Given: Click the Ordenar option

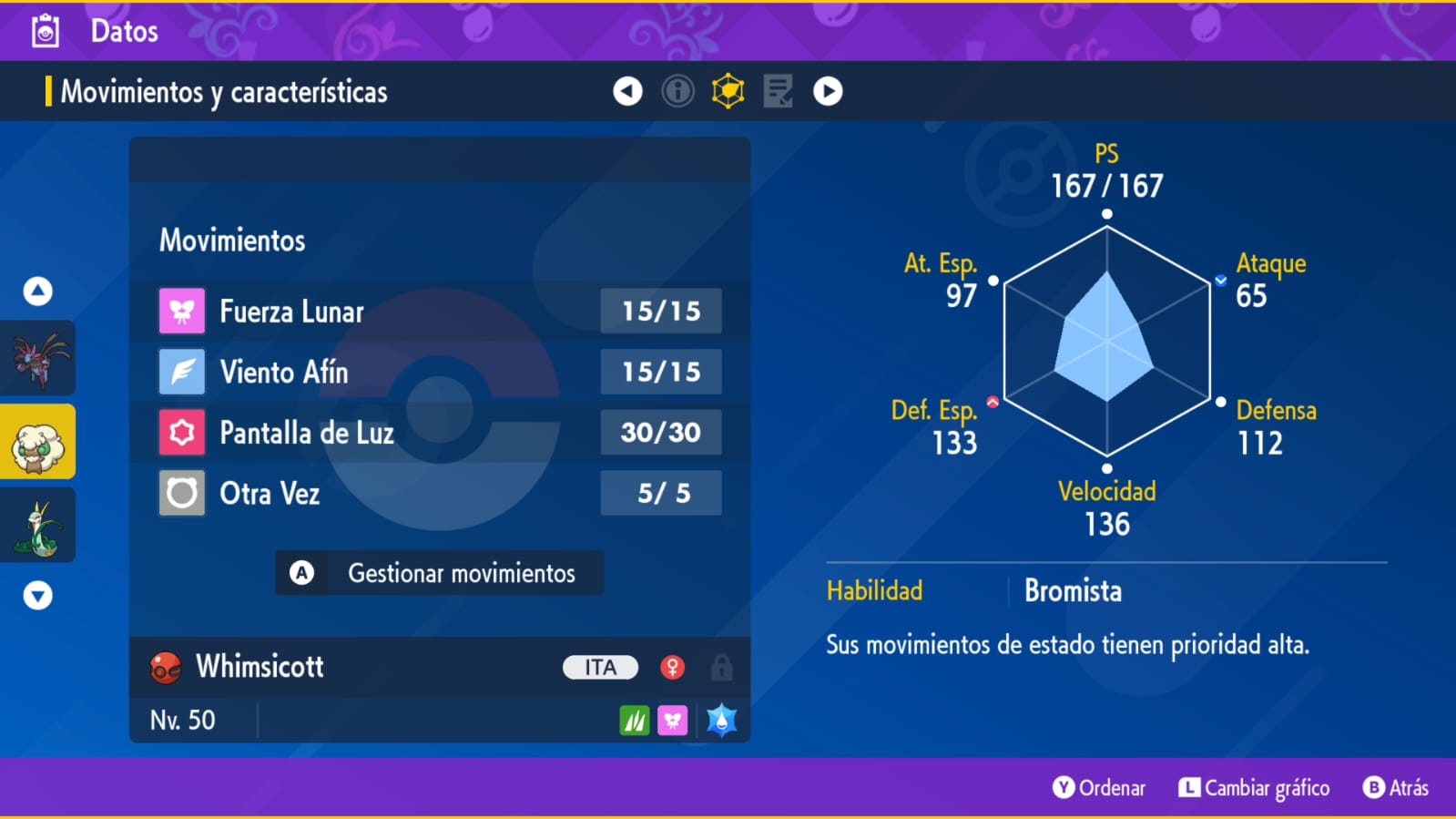Looking at the screenshot, I should tap(1099, 788).
